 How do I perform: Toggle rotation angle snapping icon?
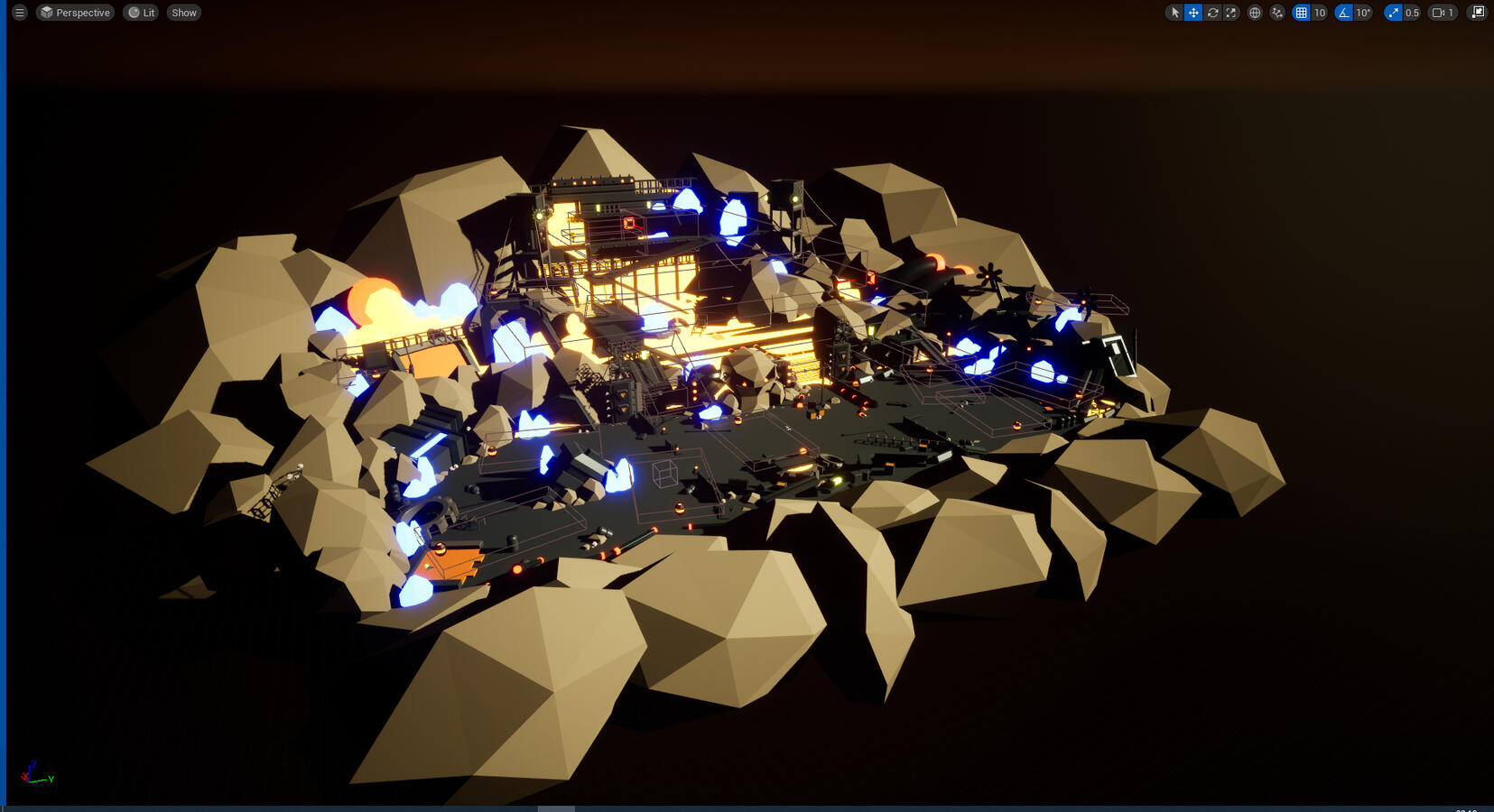click(x=1344, y=13)
